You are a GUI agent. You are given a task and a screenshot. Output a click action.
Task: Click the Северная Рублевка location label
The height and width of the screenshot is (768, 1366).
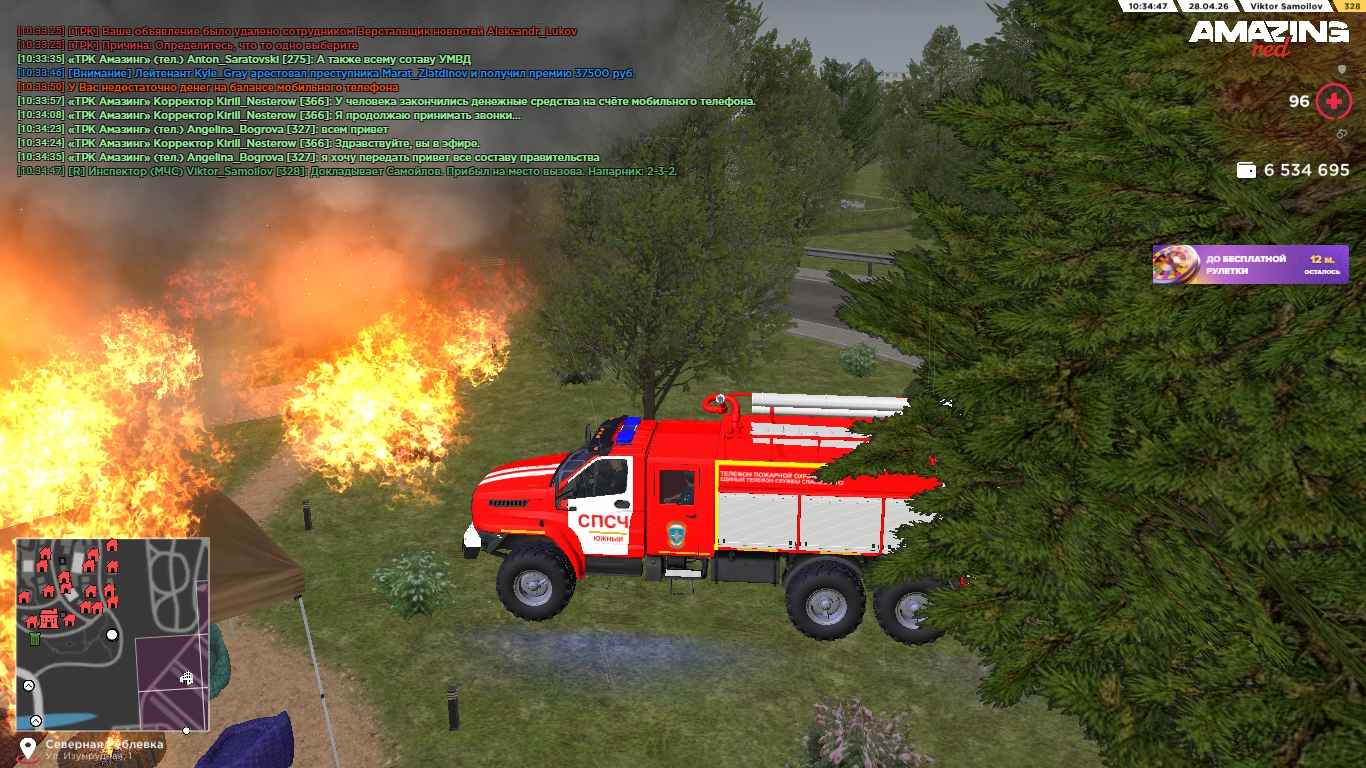coord(104,745)
